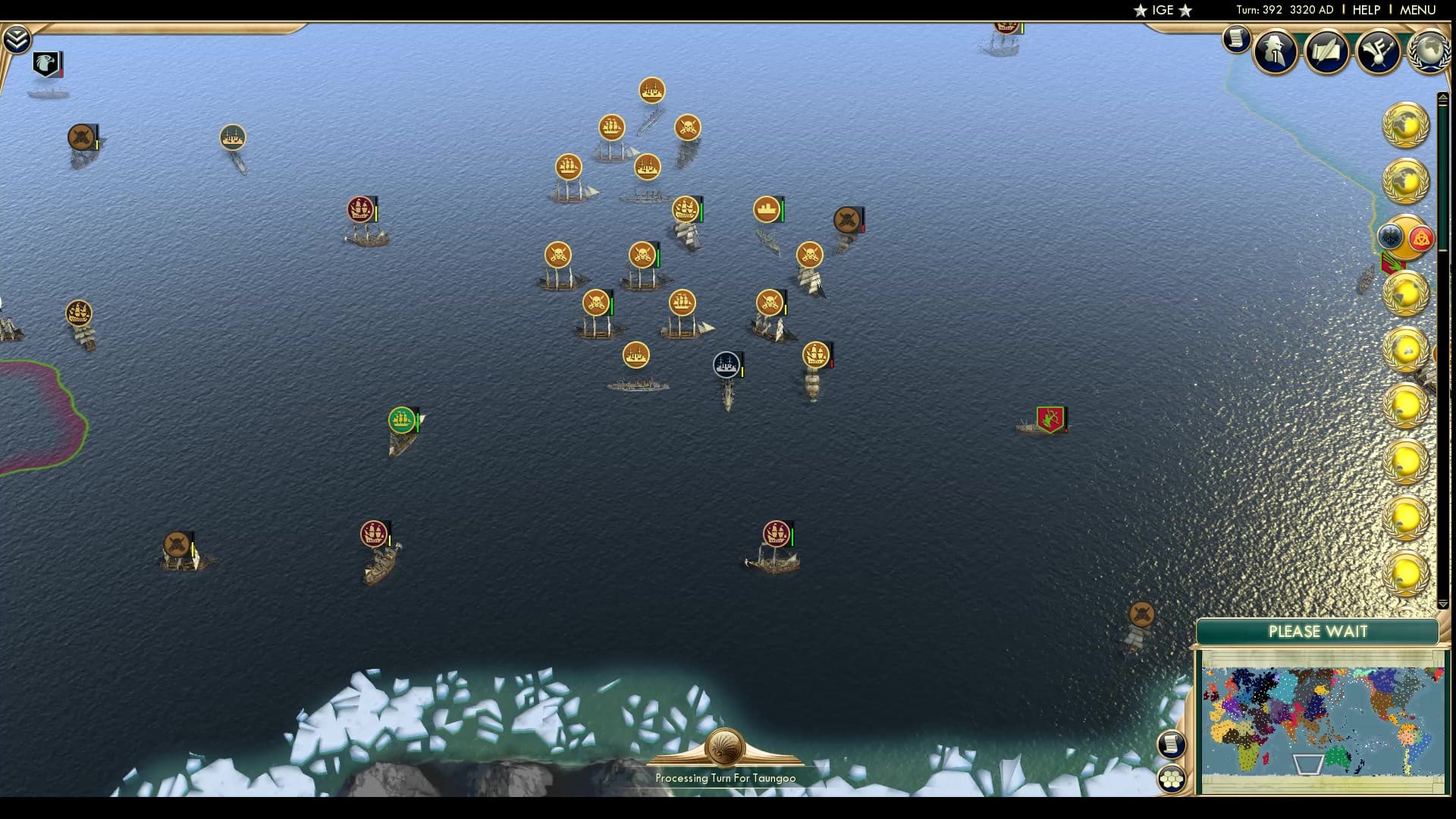Click the German eagle notification badge on the right
1456x819 pixels.
coord(1389,236)
